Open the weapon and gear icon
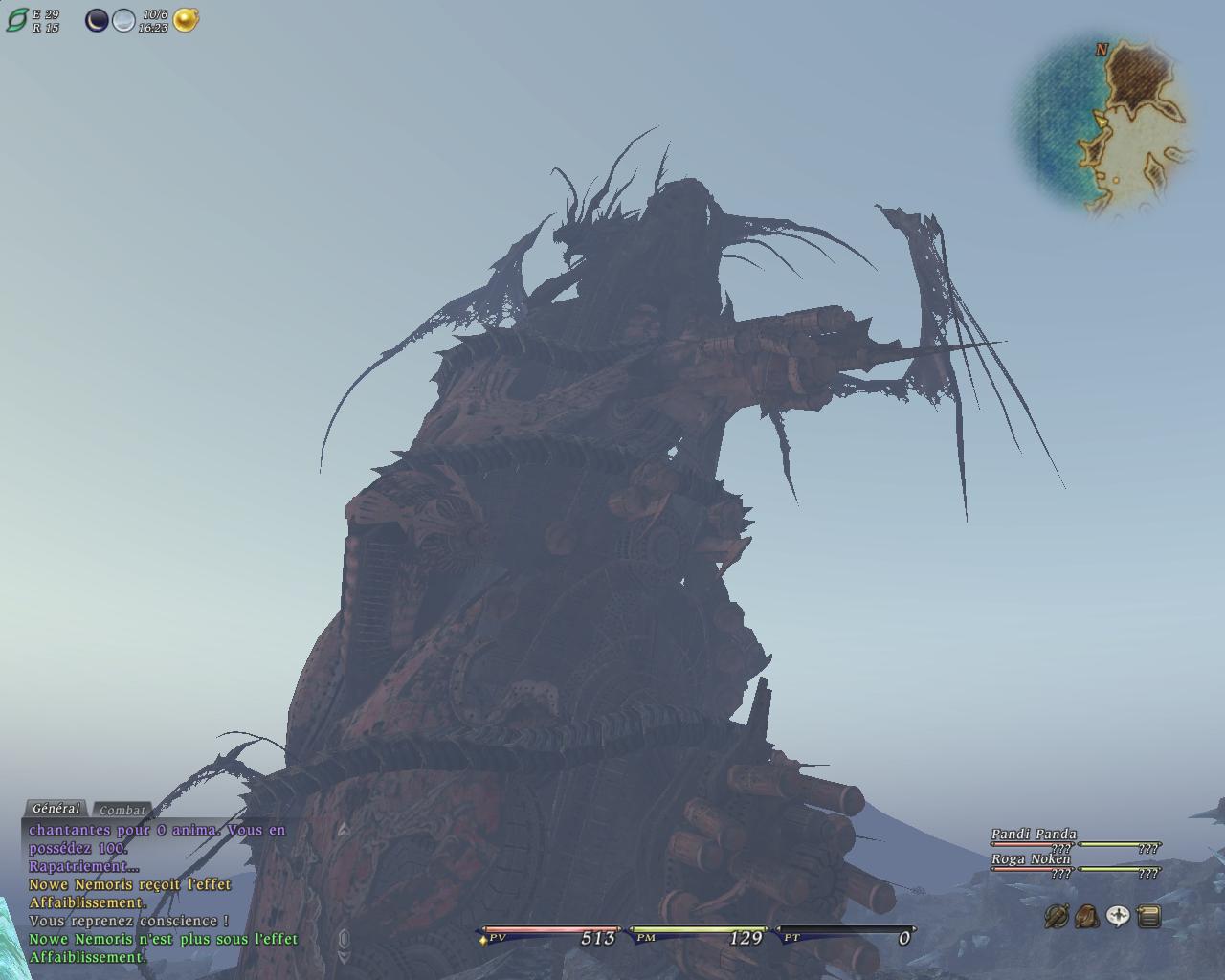 pyautogui.click(x=1057, y=917)
